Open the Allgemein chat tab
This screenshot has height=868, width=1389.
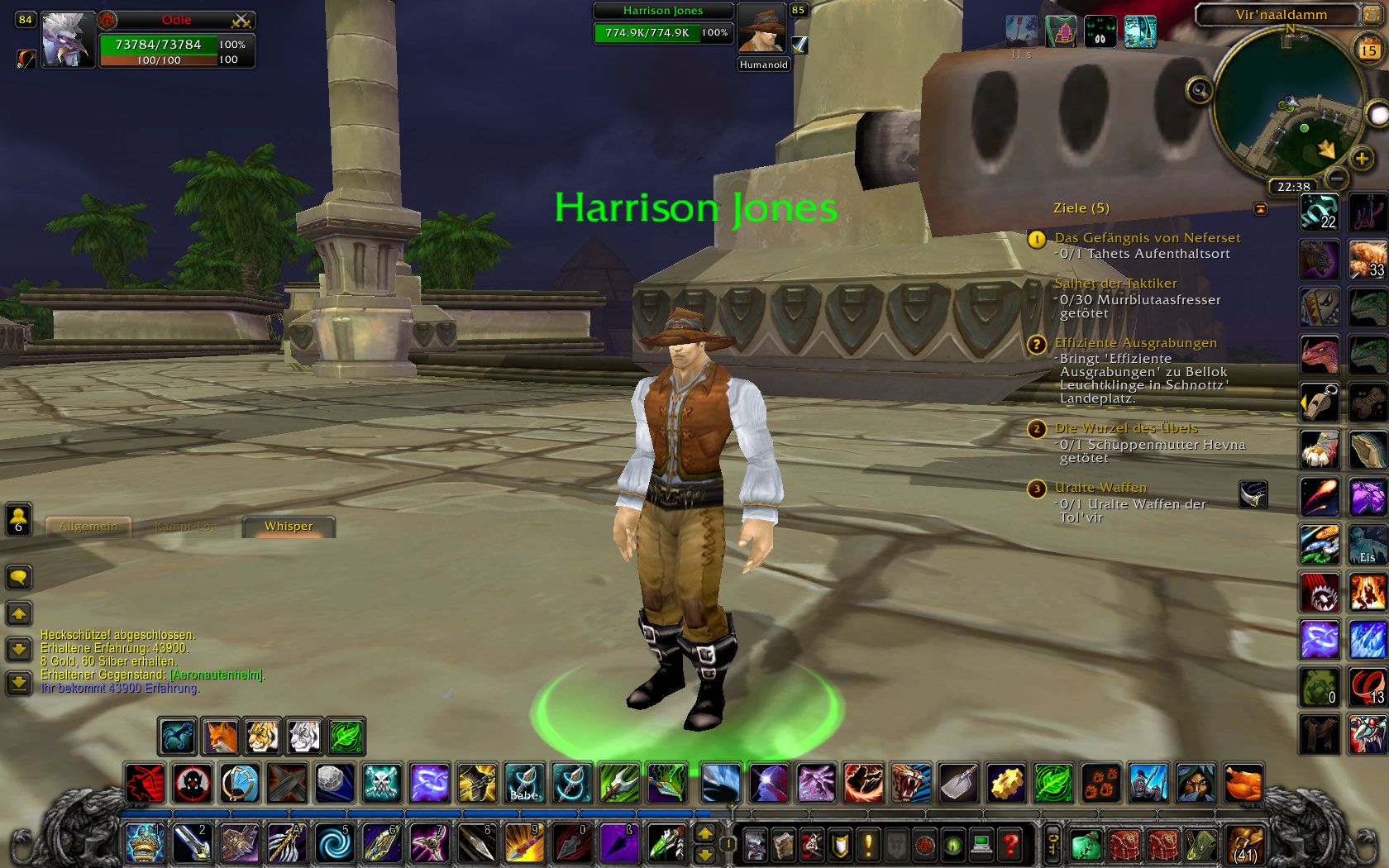88,527
